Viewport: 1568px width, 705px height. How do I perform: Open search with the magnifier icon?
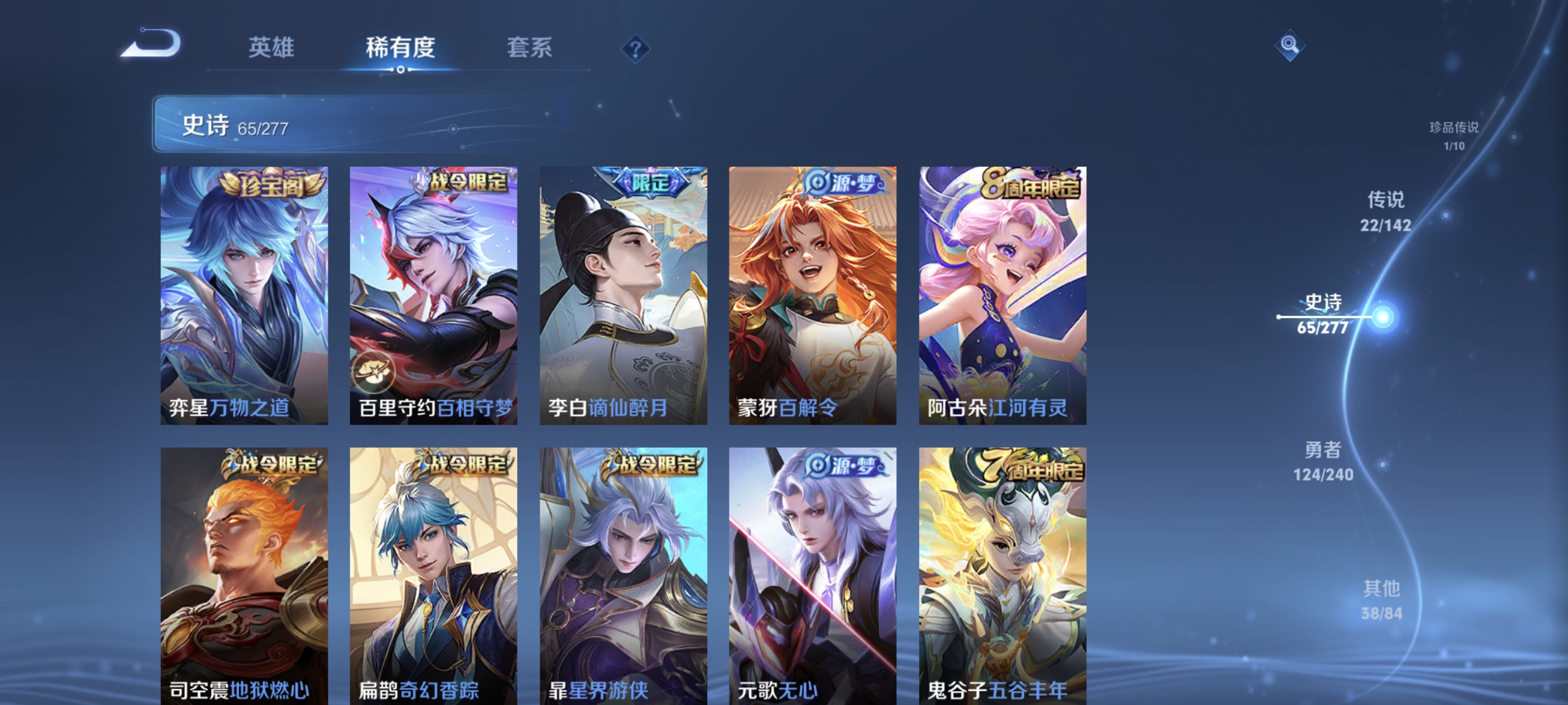point(1290,45)
